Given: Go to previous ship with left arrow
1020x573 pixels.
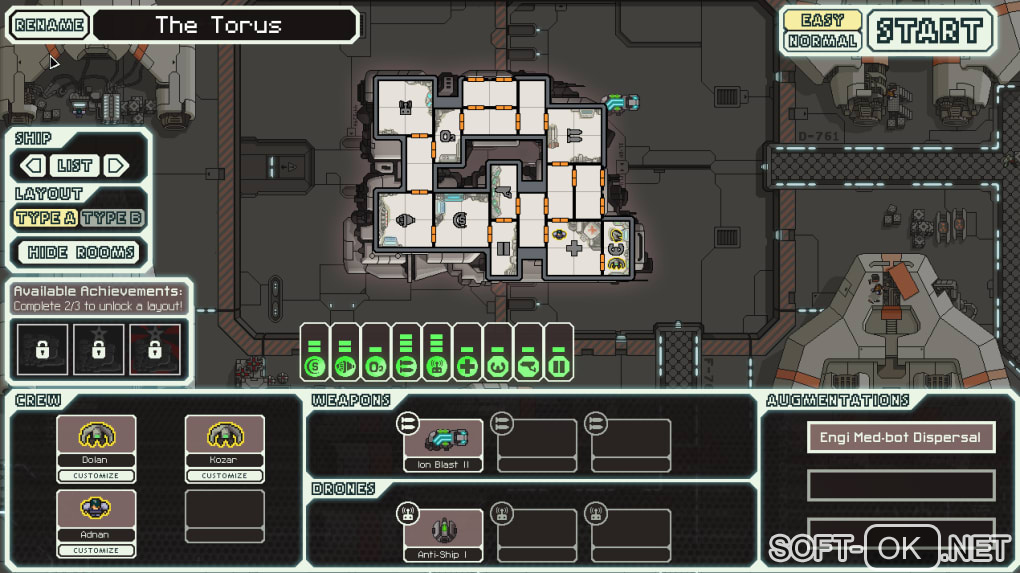Looking at the screenshot, I should [x=34, y=166].
